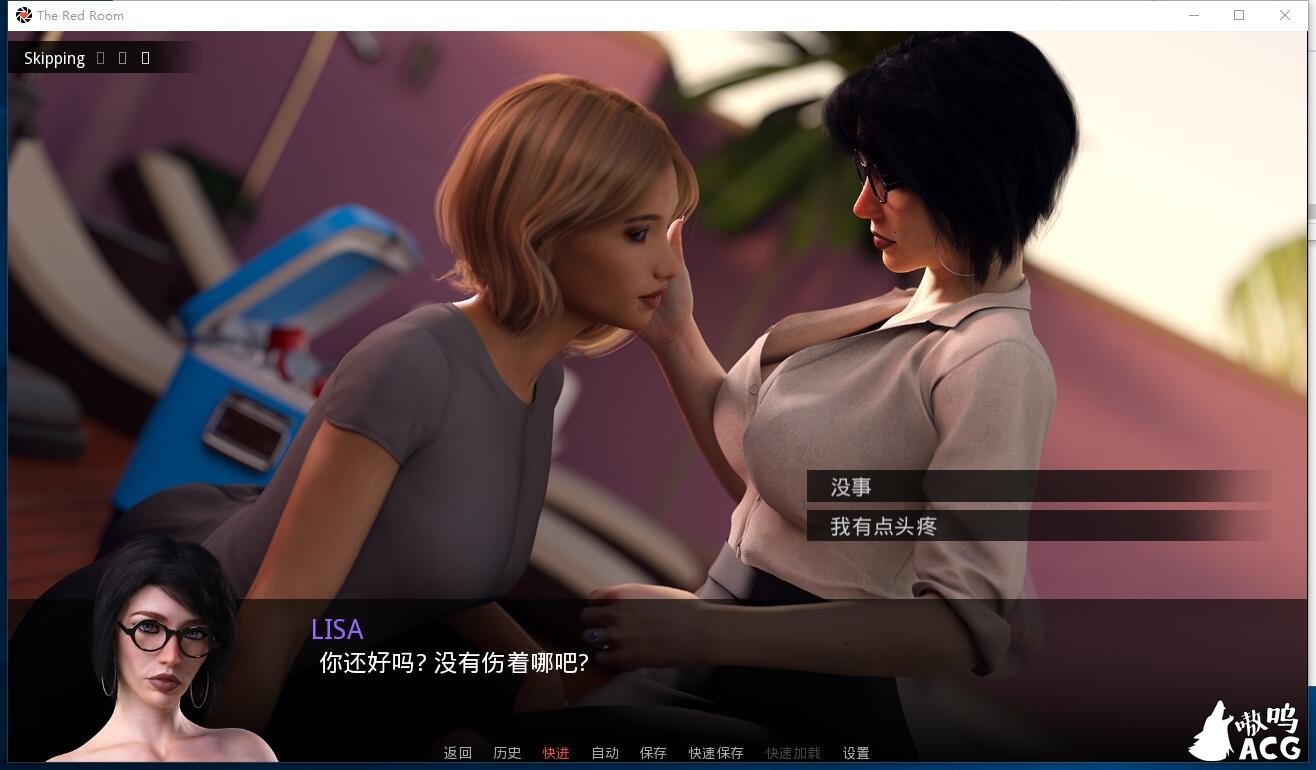Click 保存 to save the game

point(652,753)
